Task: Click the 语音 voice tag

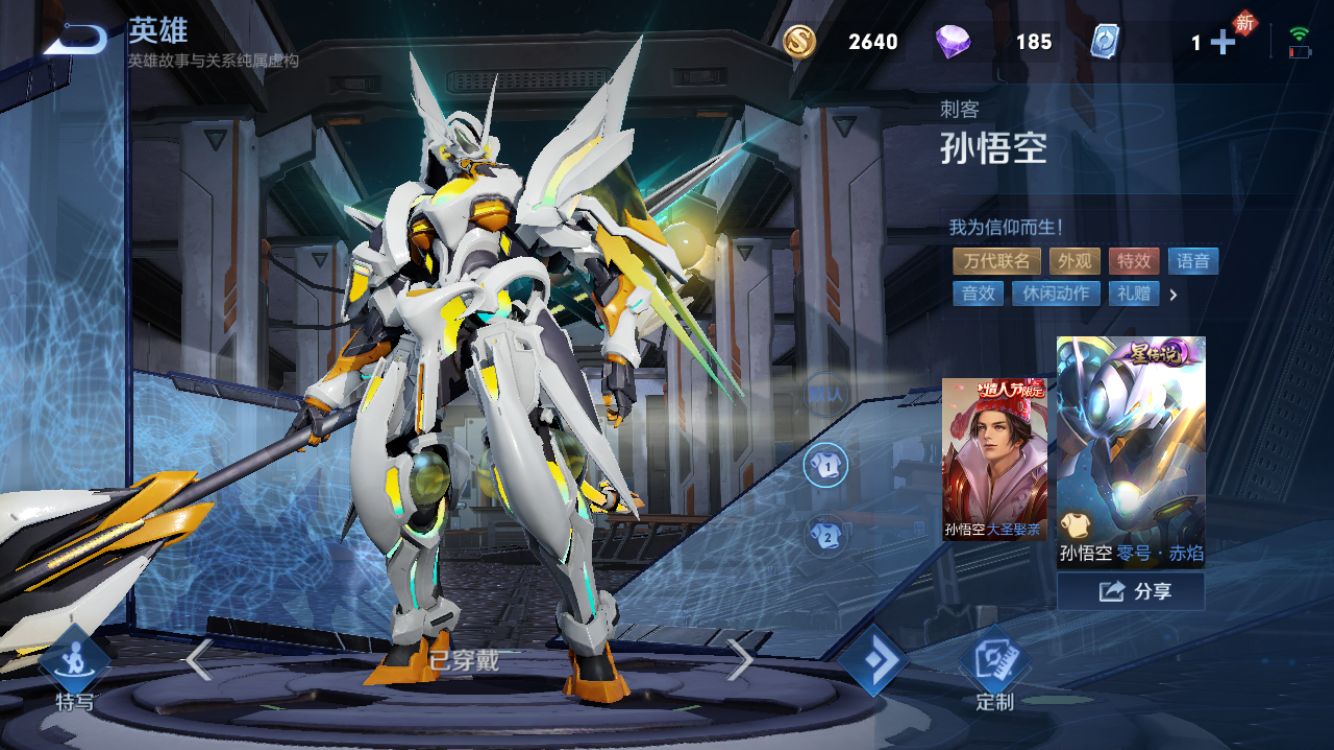Action: pyautogui.click(x=1193, y=261)
